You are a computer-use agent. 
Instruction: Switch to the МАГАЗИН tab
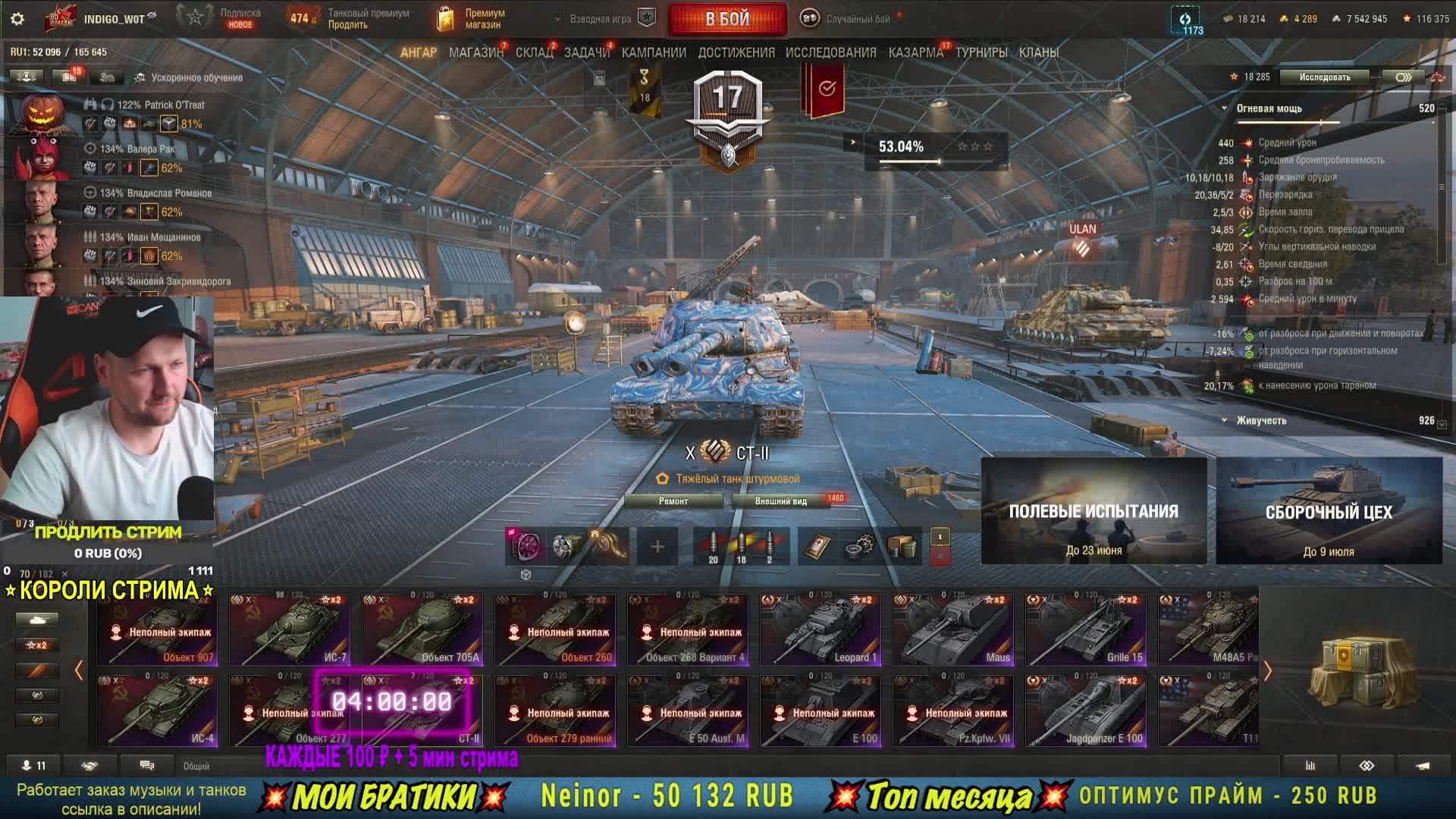pyautogui.click(x=475, y=52)
